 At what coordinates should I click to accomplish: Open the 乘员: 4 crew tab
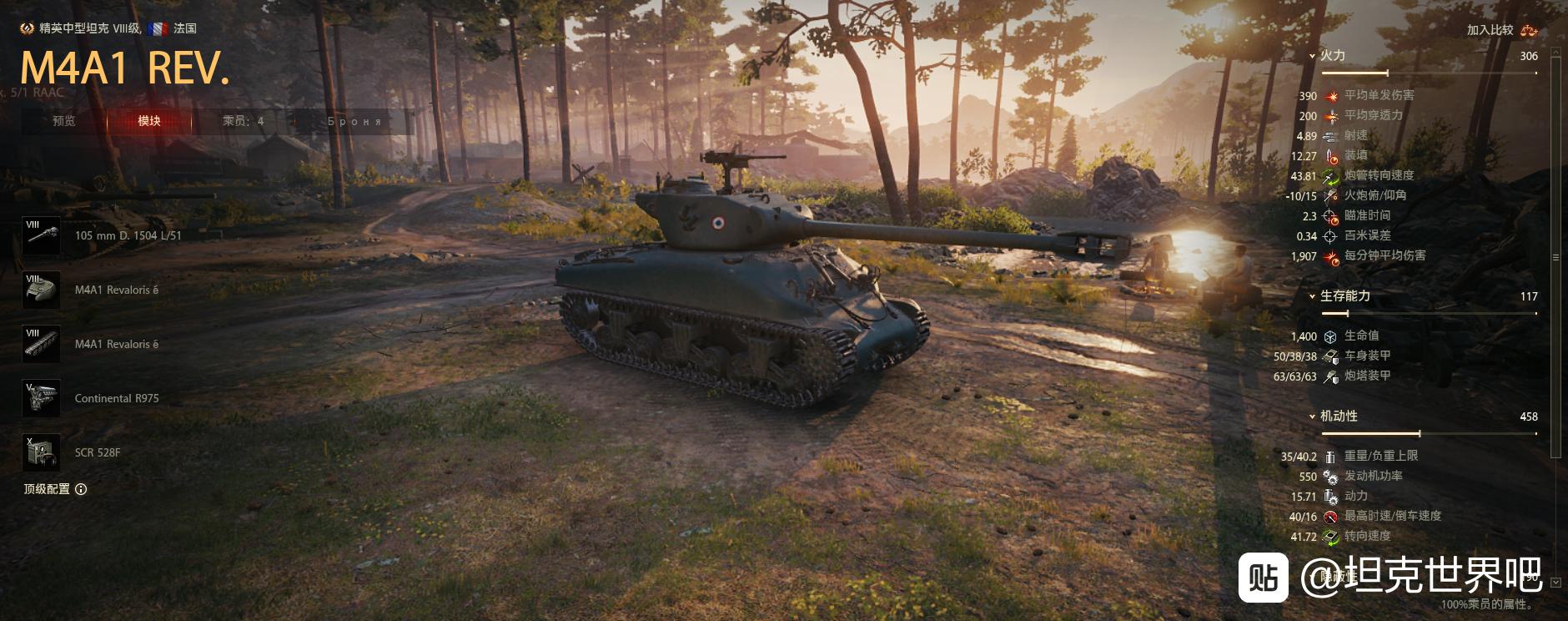coord(243,121)
